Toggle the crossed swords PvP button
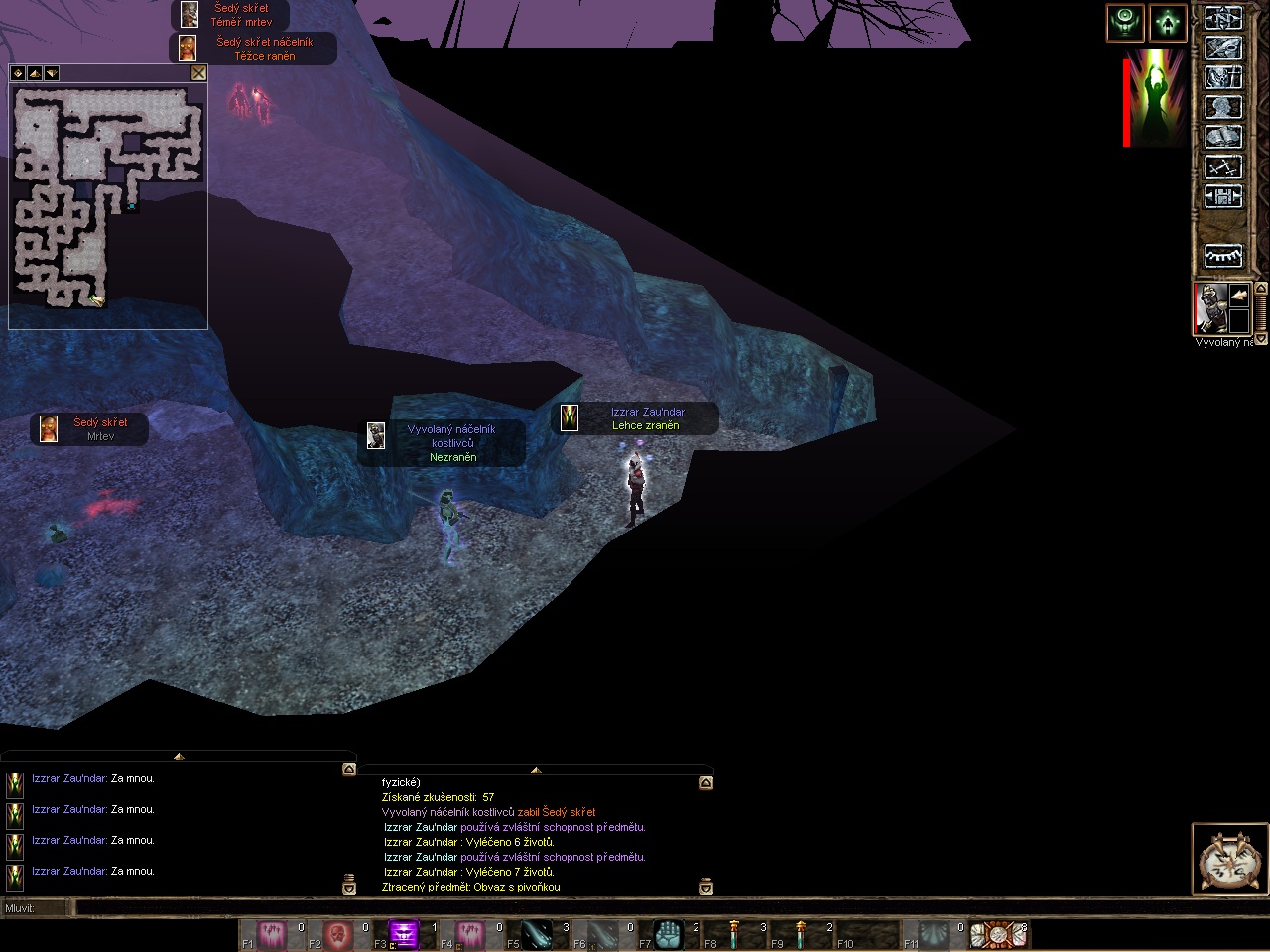The width and height of the screenshot is (1270, 952). click(1222, 167)
